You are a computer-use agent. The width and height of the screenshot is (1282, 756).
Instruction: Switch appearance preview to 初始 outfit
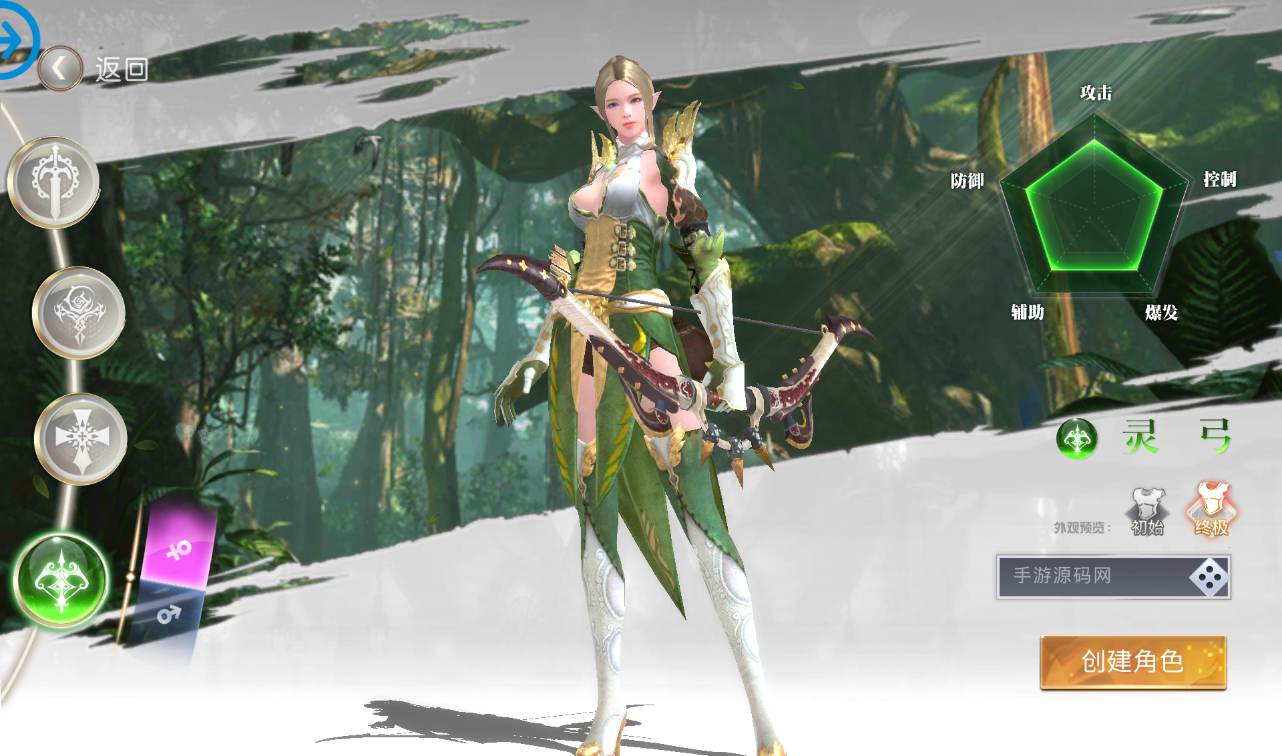1149,520
